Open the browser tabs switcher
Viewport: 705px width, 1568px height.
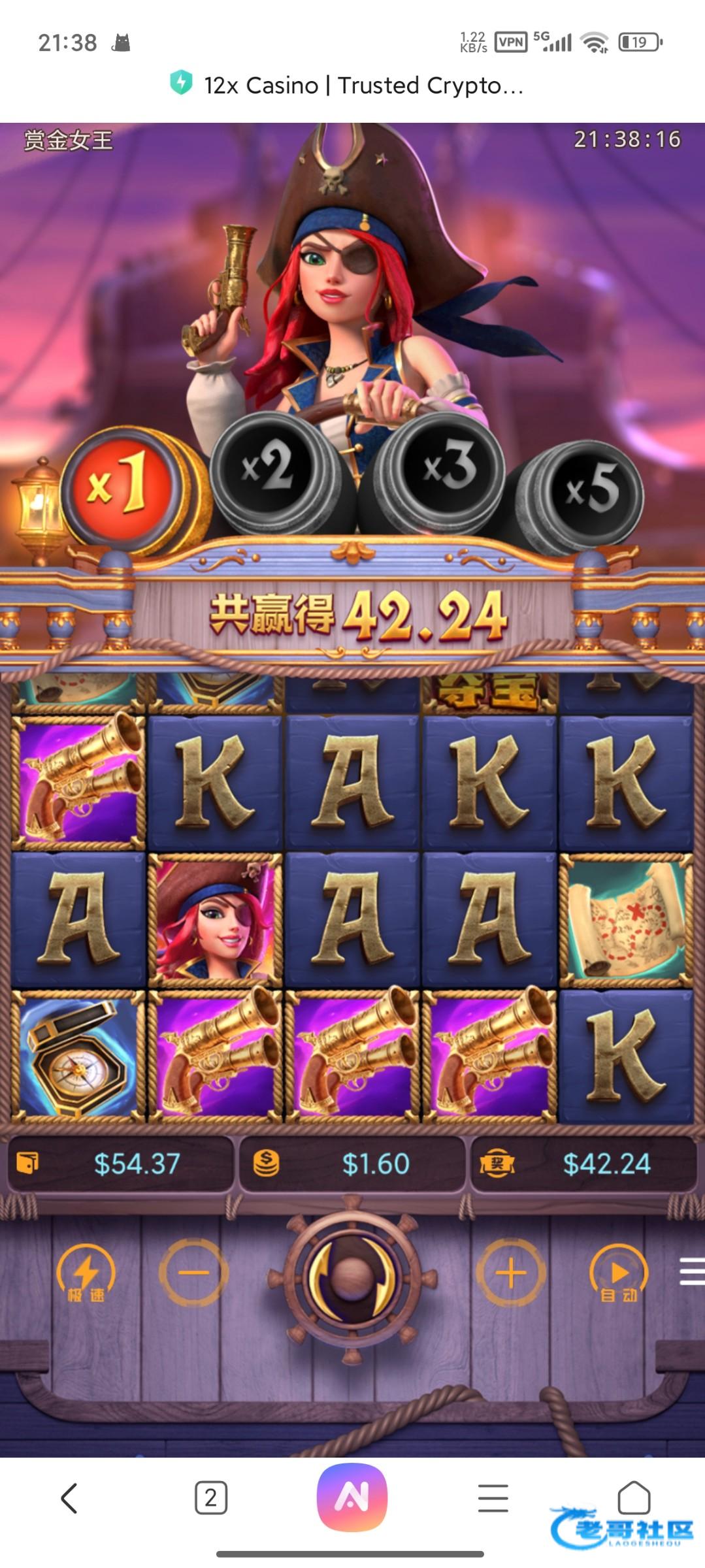[x=211, y=1497]
